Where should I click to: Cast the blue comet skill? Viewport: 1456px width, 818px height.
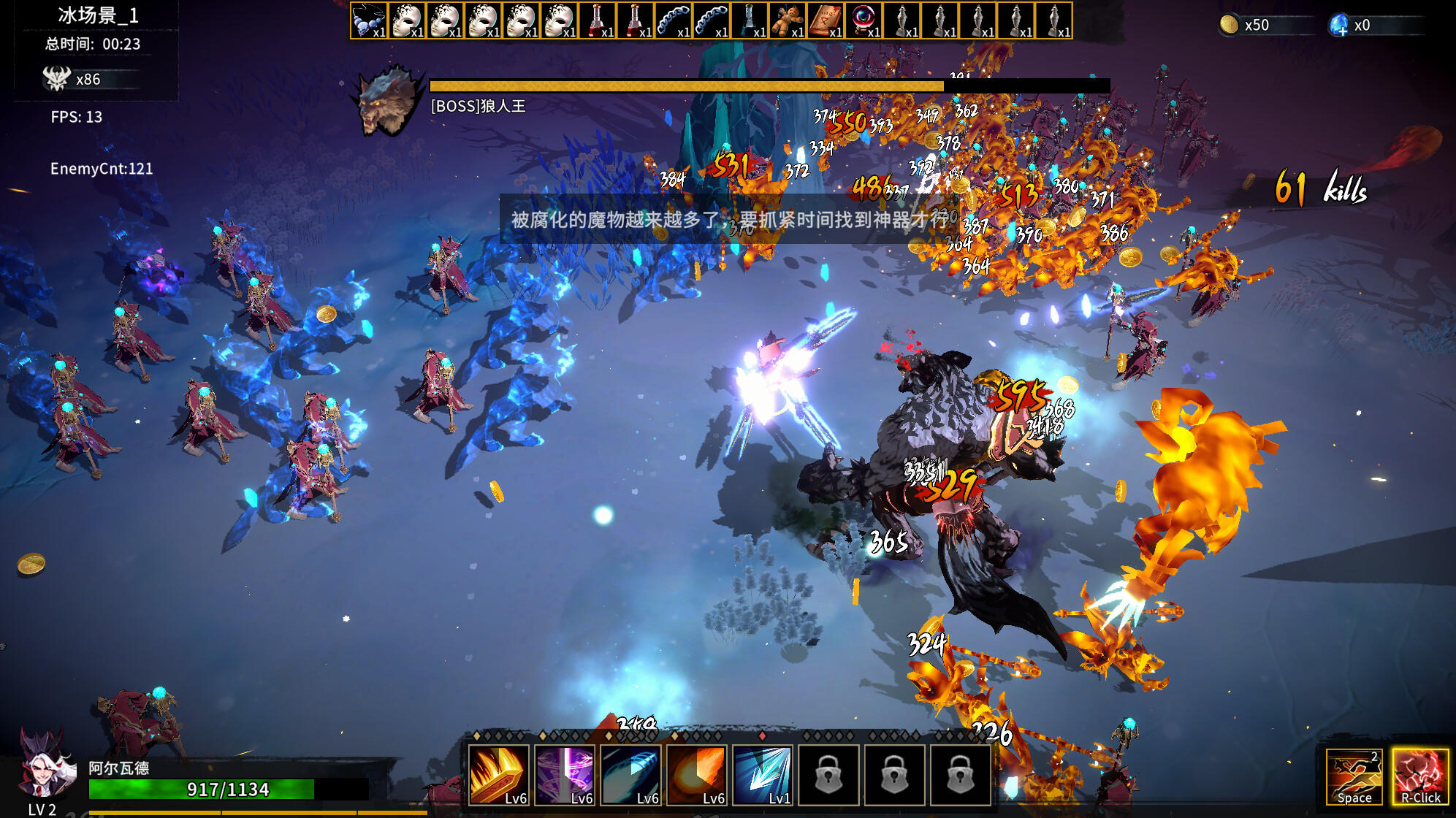coord(630,775)
